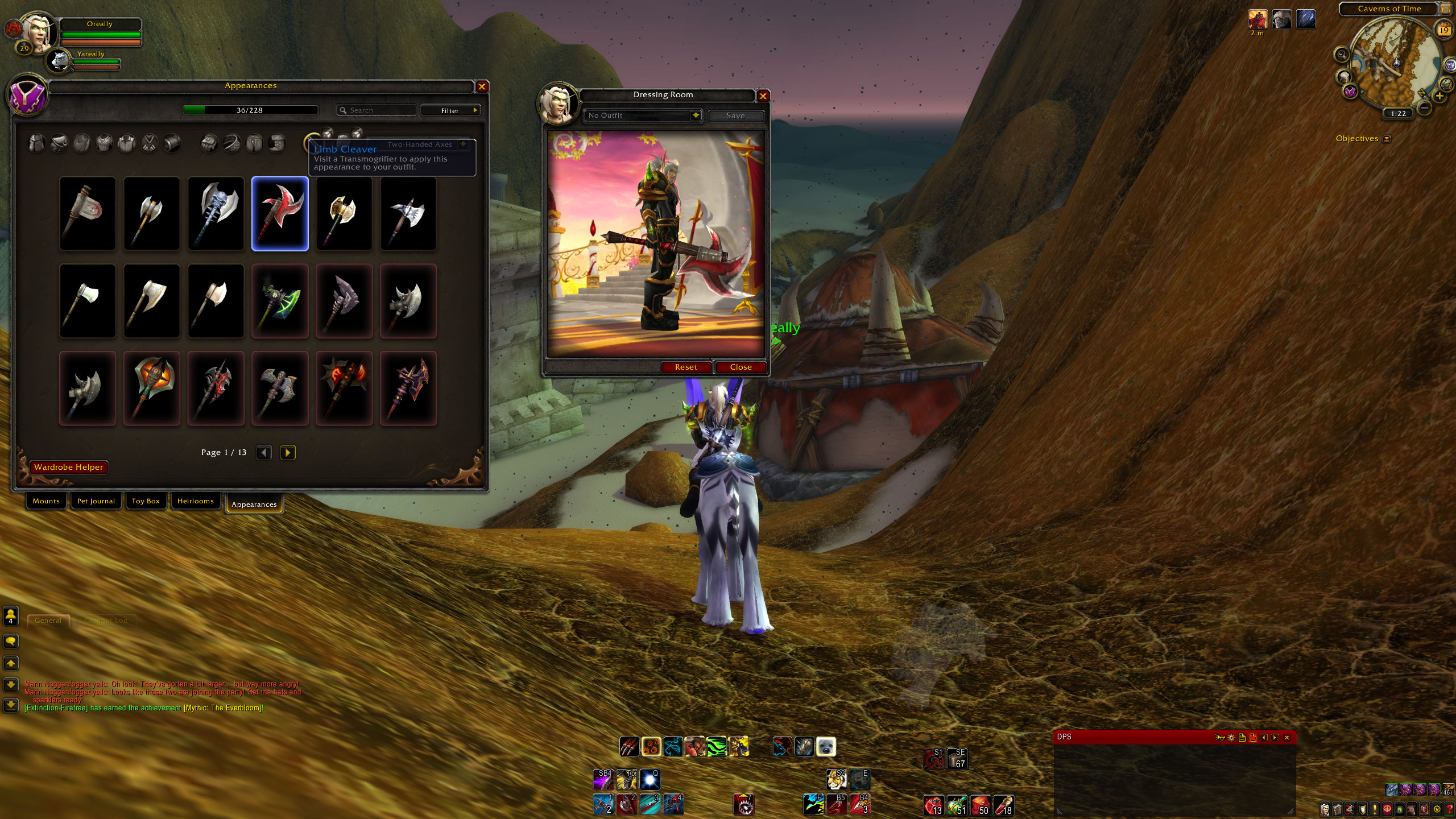Screen dimensions: 1456x819
Task: Go to the next appearances page
Action: (288, 453)
